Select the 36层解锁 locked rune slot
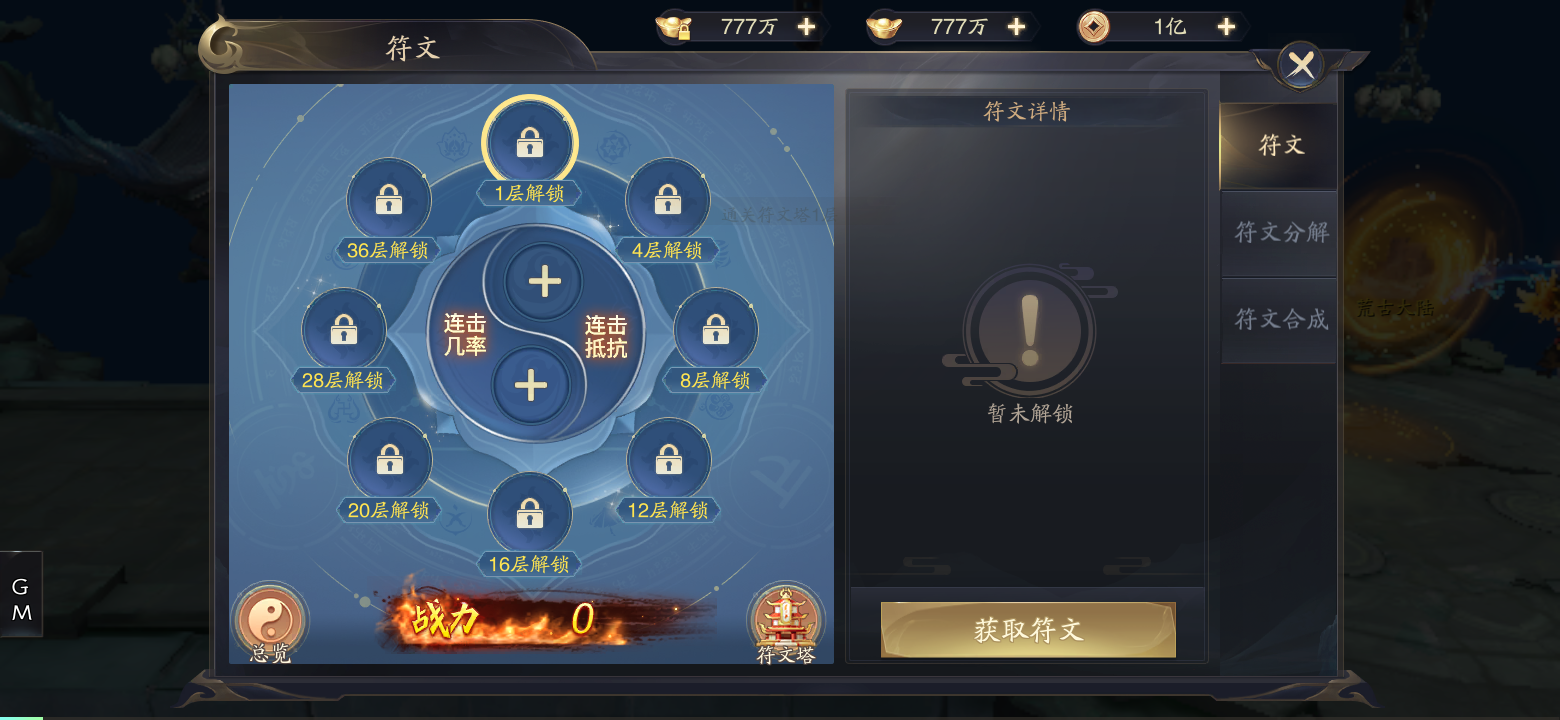Viewport: 1560px width, 720px height. 389,199
